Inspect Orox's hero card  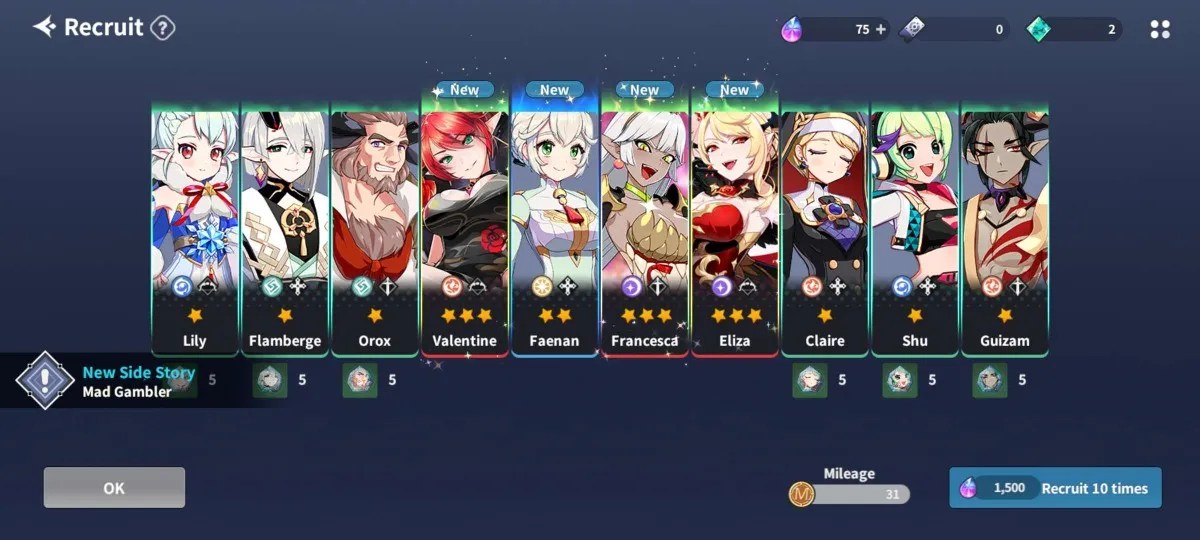375,230
